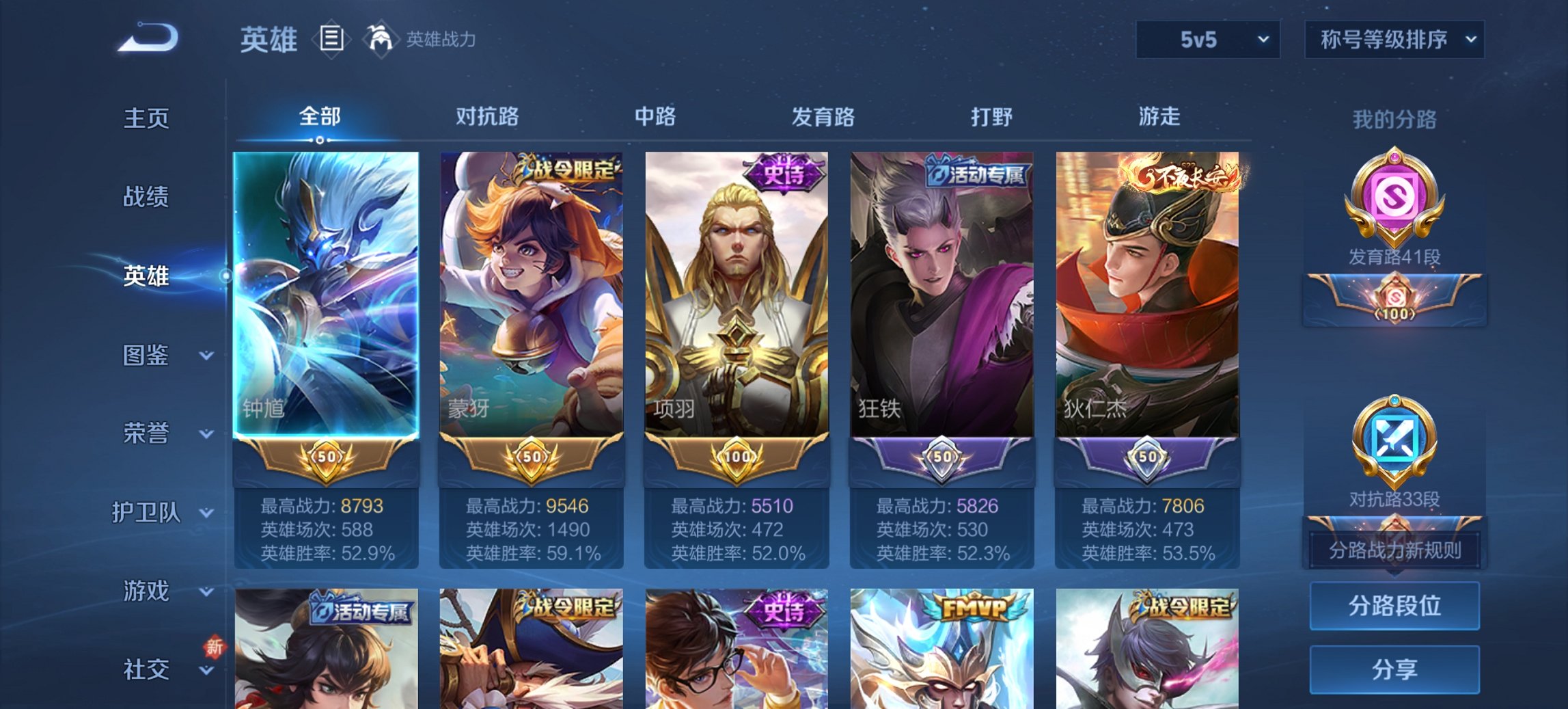Switch to the 中路 tab
The height and width of the screenshot is (709, 1568).
coord(654,117)
